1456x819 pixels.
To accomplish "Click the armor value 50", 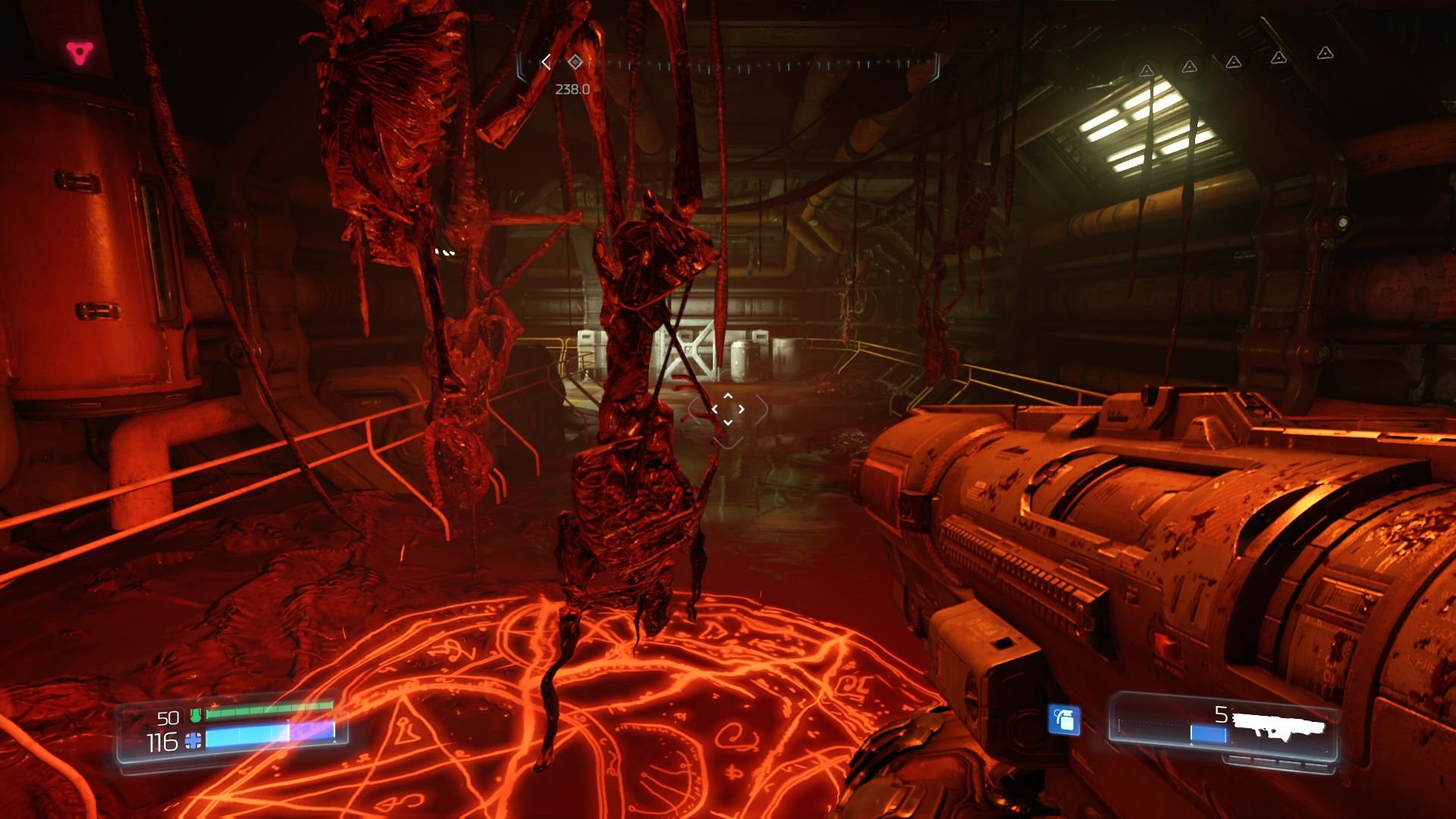I will pos(168,717).
